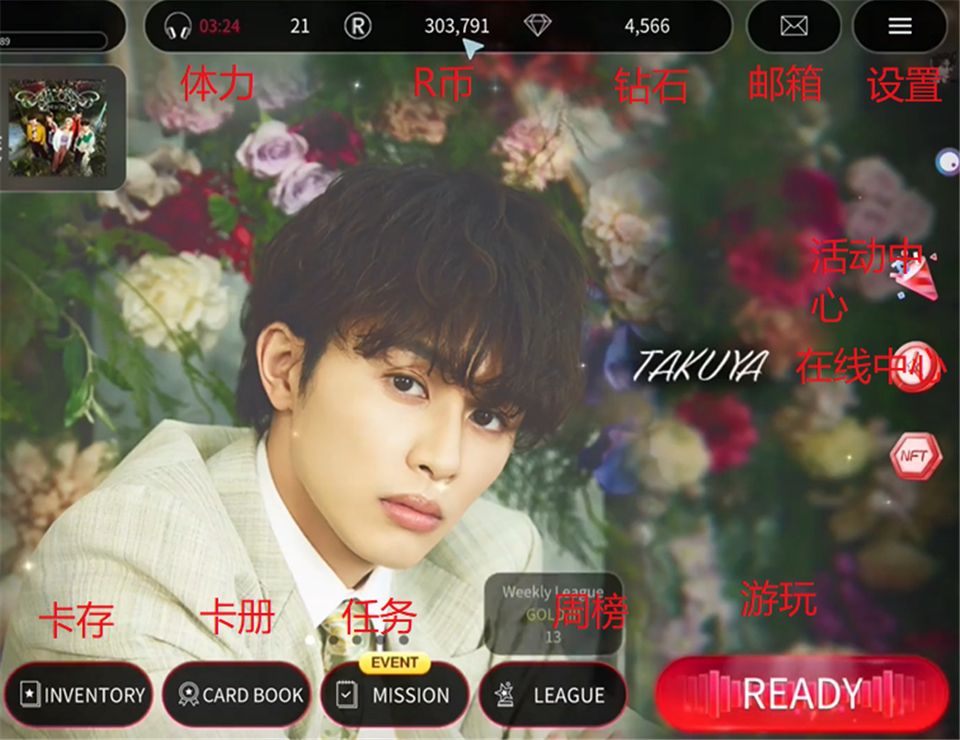Image resolution: width=960 pixels, height=740 pixels.
Task: Select the album cover thumbnail
Action: pyautogui.click(x=56, y=128)
